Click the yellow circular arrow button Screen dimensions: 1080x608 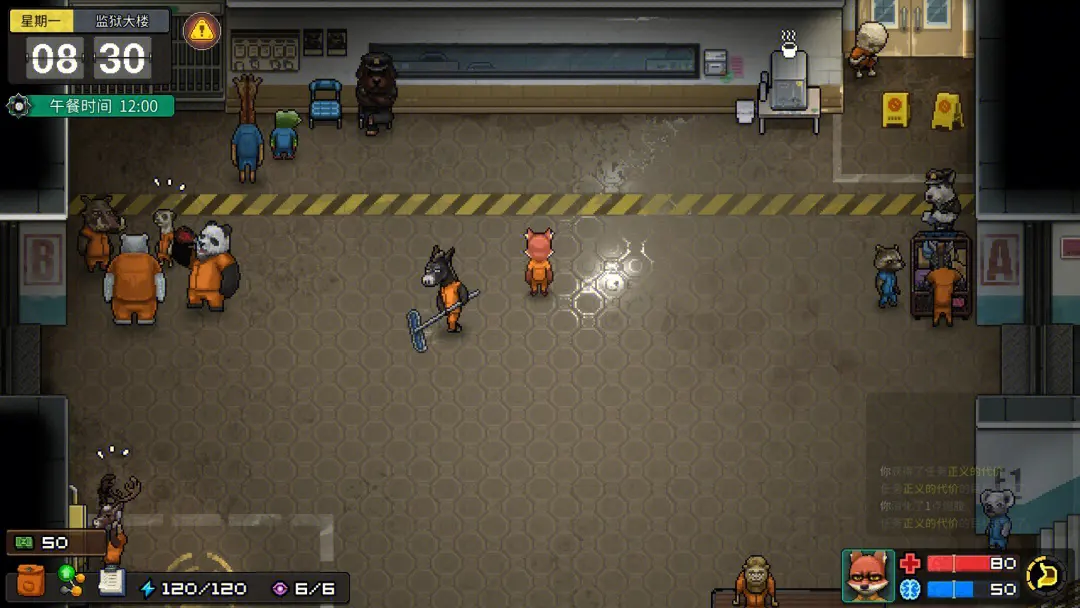click(1047, 574)
